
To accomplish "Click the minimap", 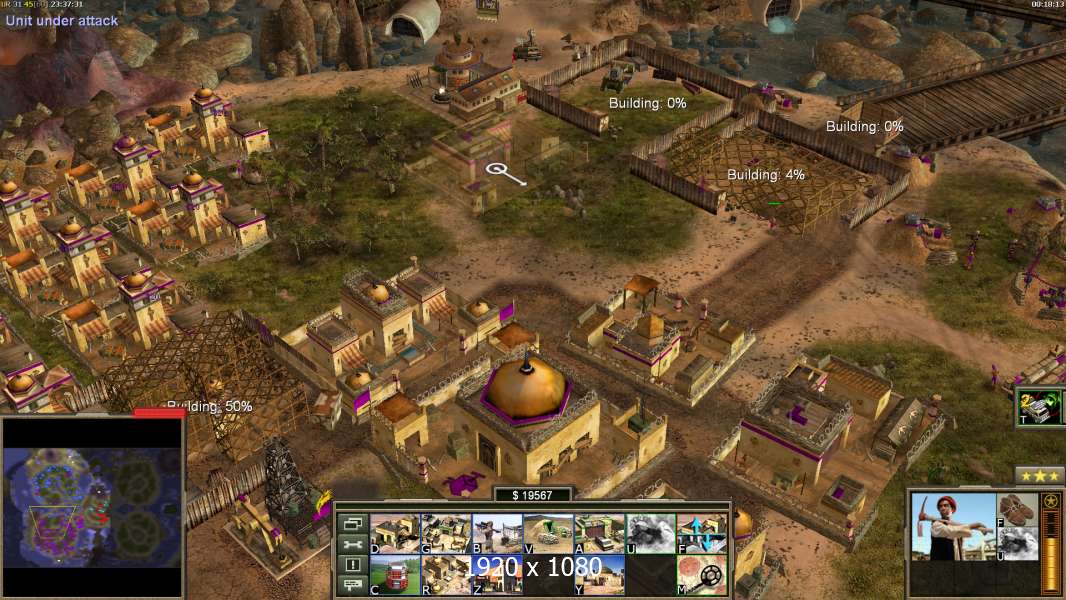I will 93,506.
